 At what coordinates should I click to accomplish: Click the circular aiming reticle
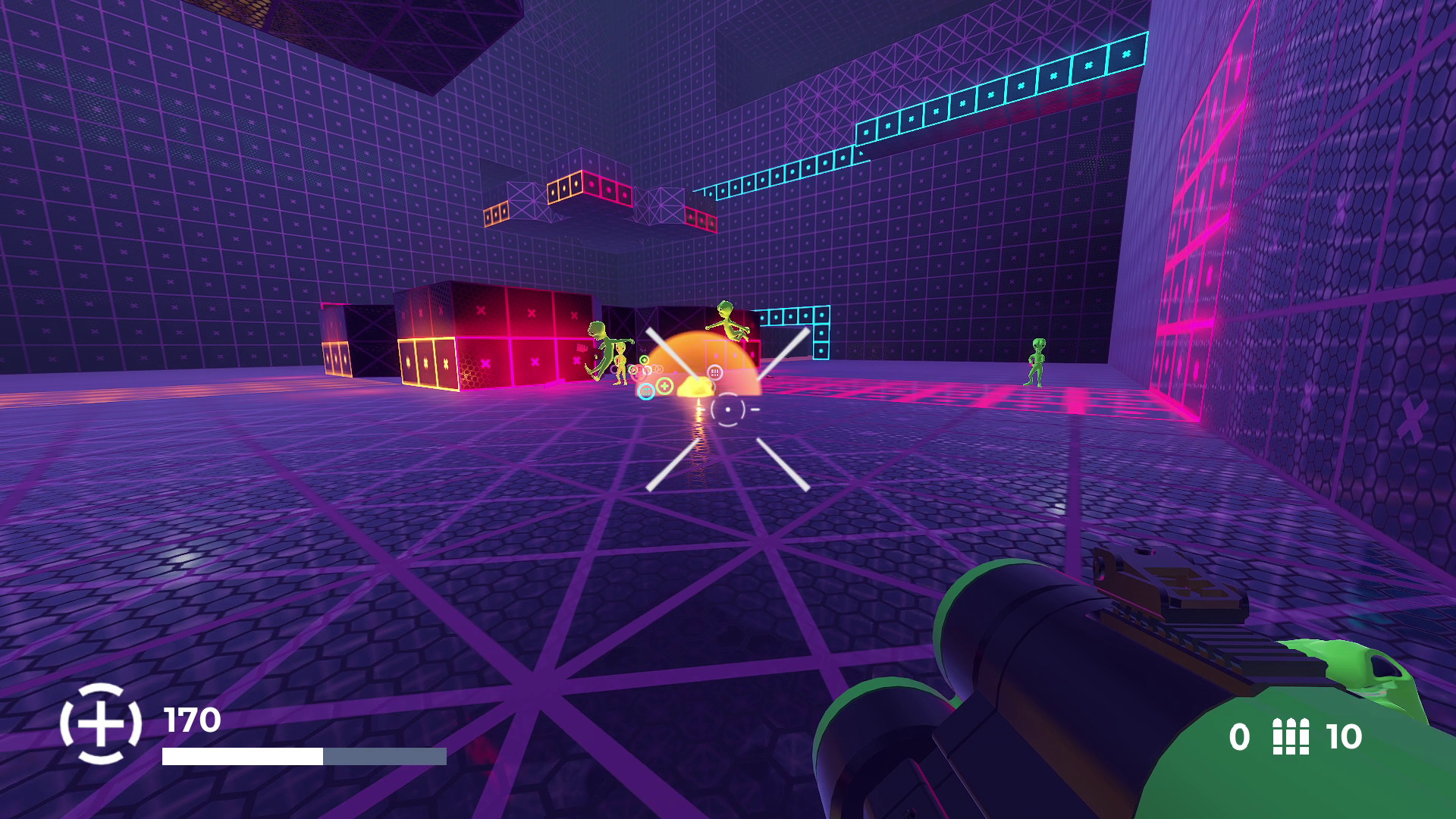point(727,410)
